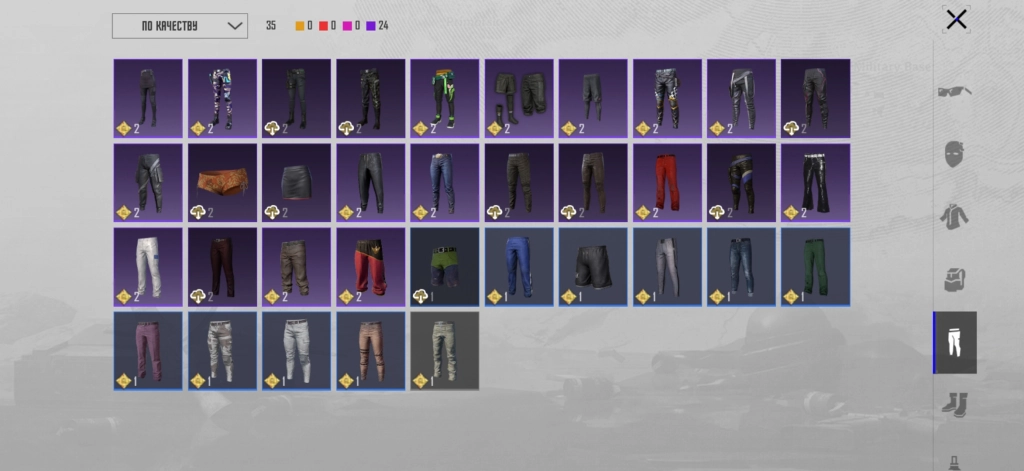Open the boots category tab
This screenshot has width=1024, height=471.
(x=955, y=404)
